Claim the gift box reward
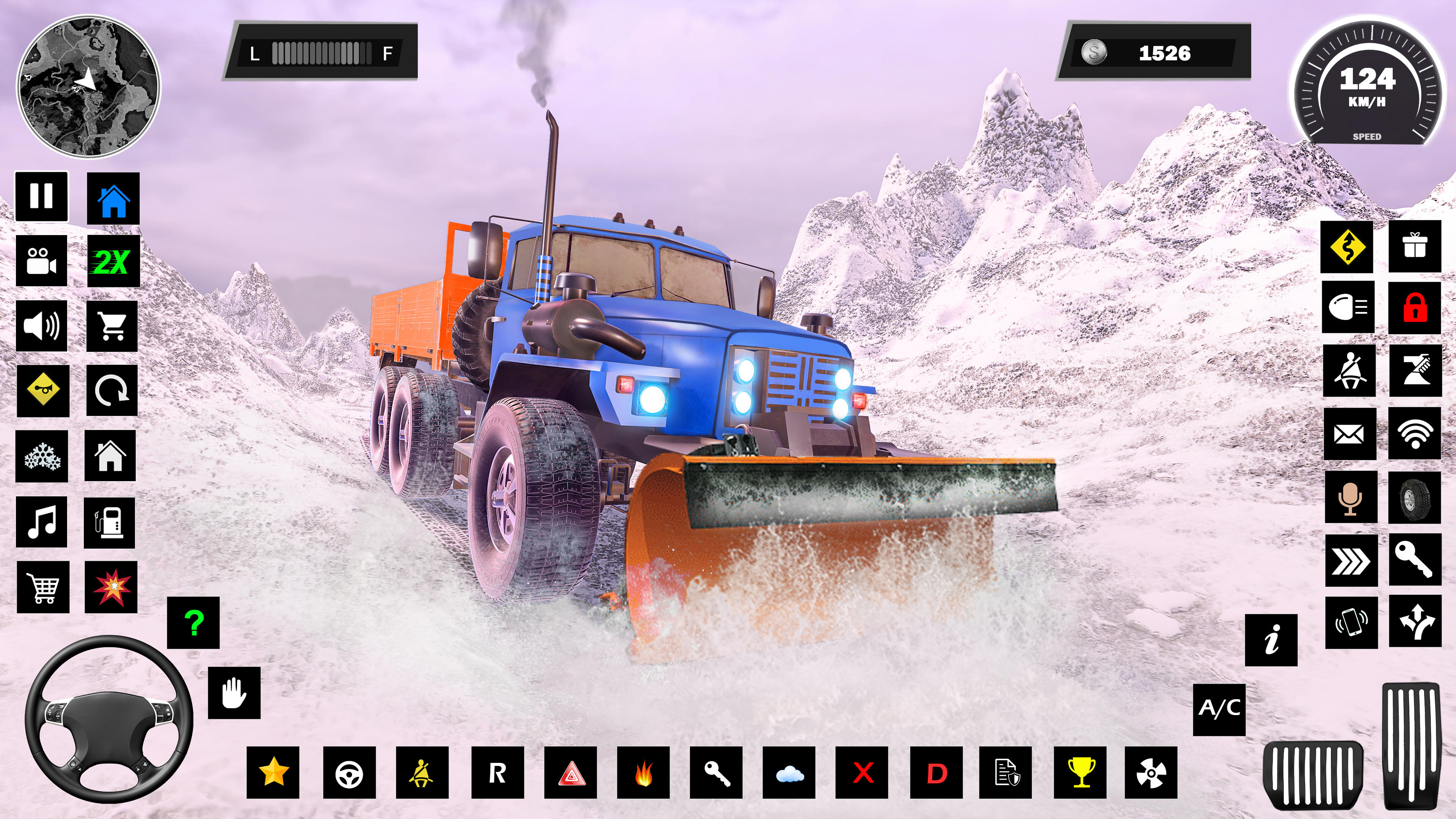This screenshot has height=819, width=1456. coord(1415,246)
